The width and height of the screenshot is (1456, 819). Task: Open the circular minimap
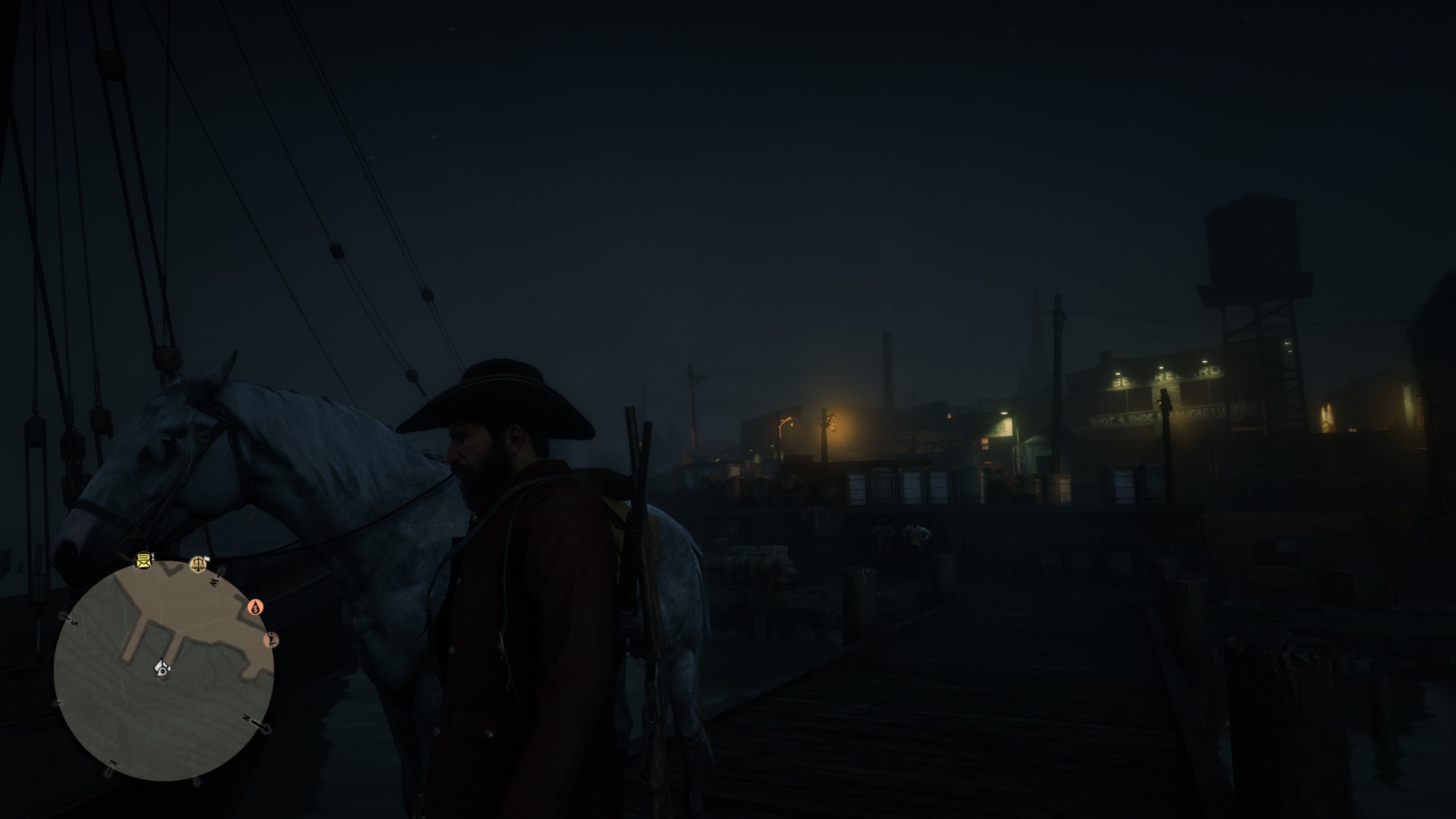coord(163,671)
